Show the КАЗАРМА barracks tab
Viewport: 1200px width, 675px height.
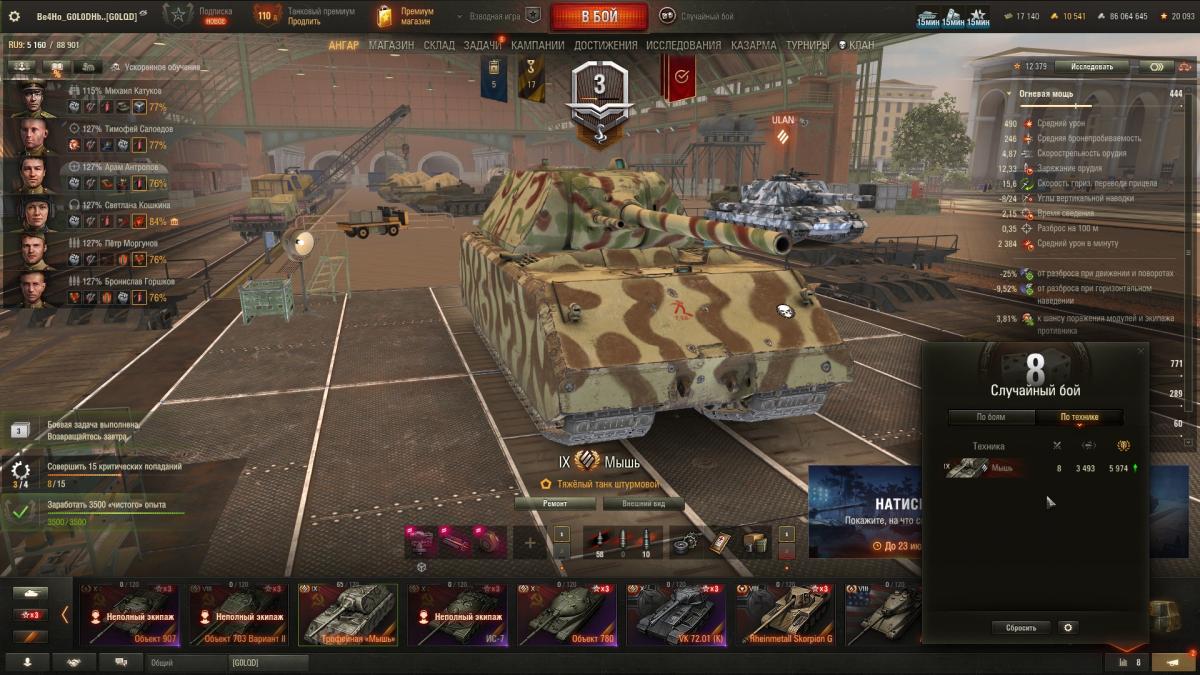753,45
